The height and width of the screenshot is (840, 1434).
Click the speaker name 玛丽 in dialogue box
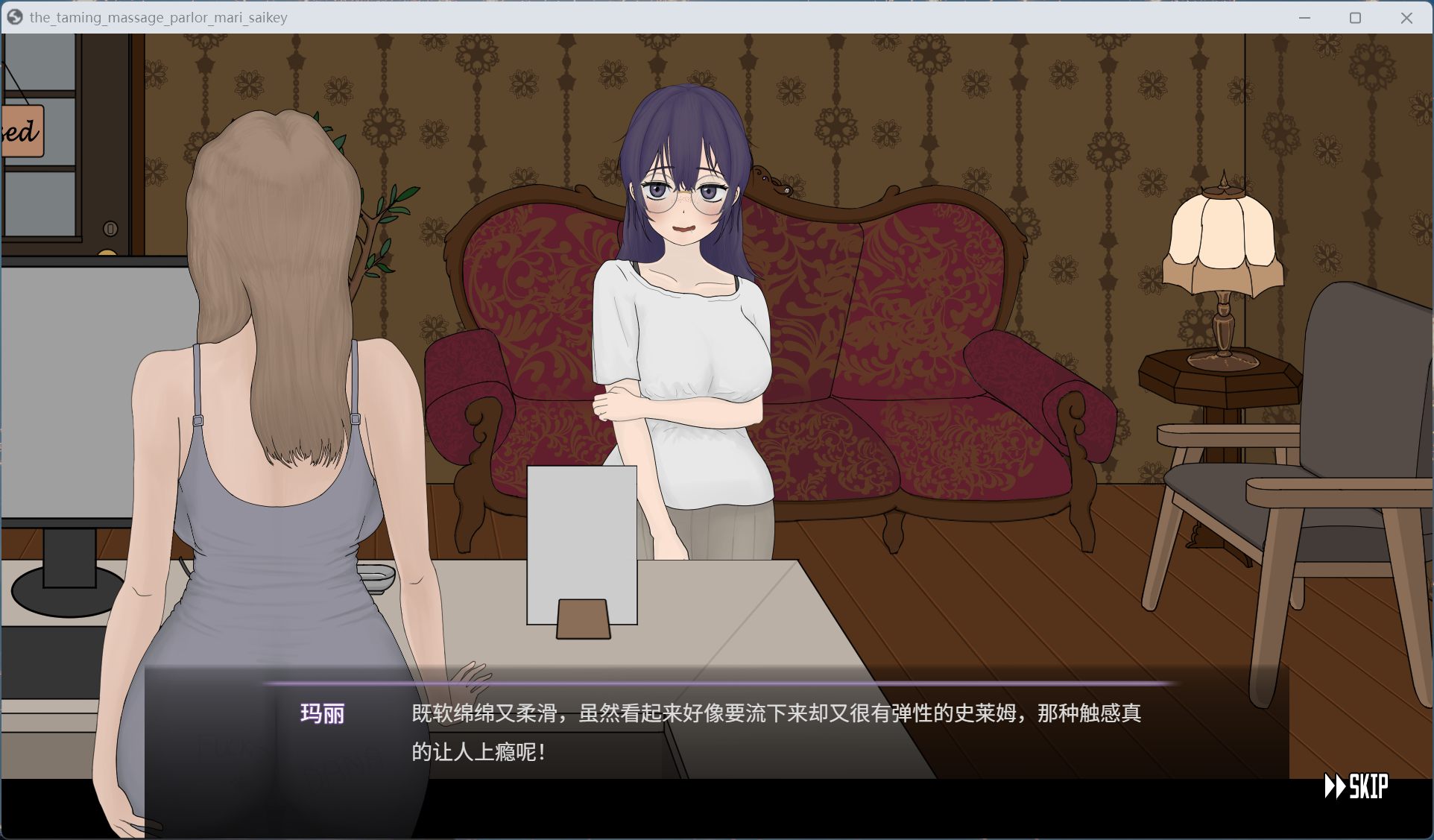pyautogui.click(x=323, y=715)
